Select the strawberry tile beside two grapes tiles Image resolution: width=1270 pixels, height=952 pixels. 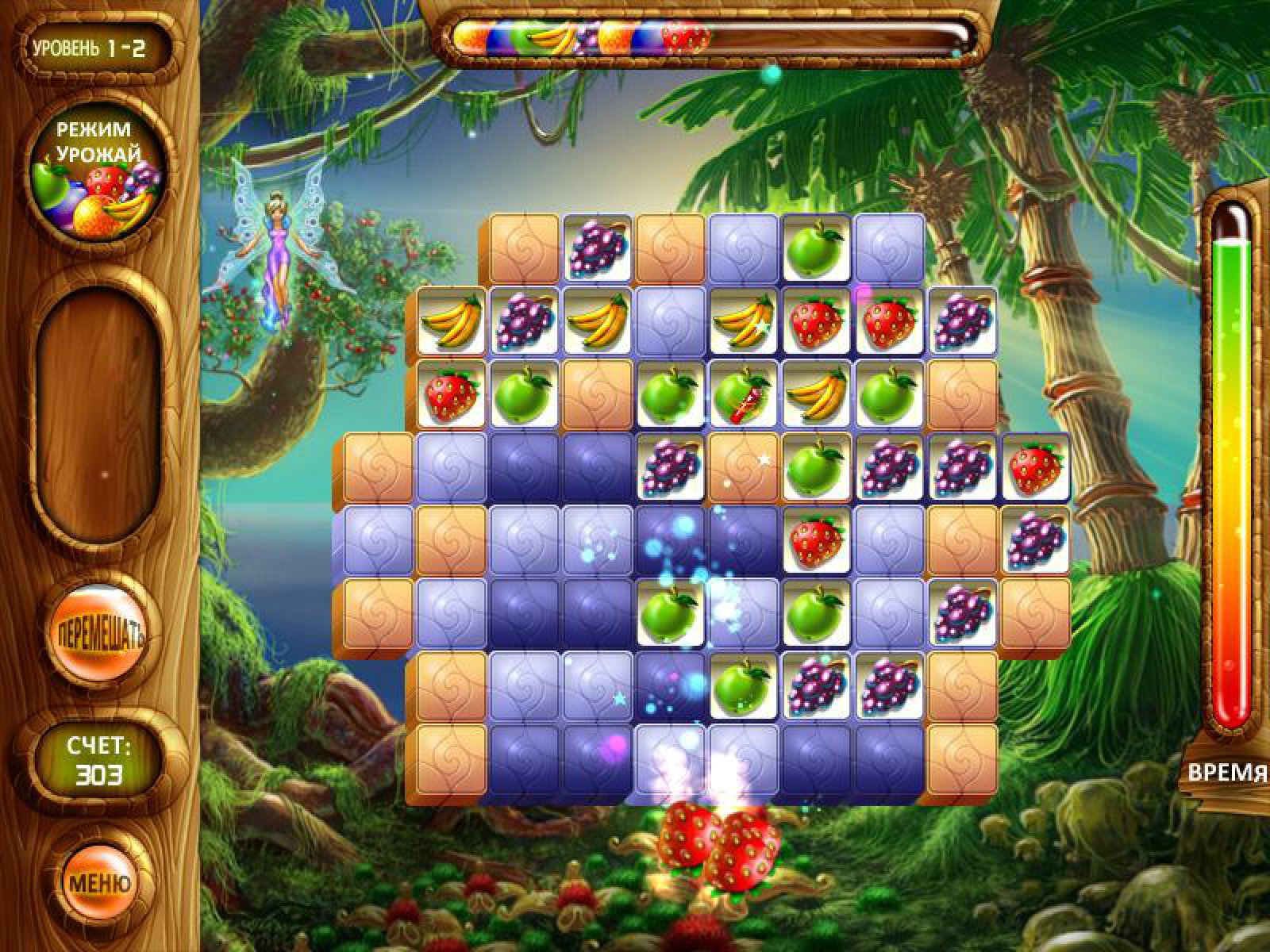click(x=1035, y=470)
